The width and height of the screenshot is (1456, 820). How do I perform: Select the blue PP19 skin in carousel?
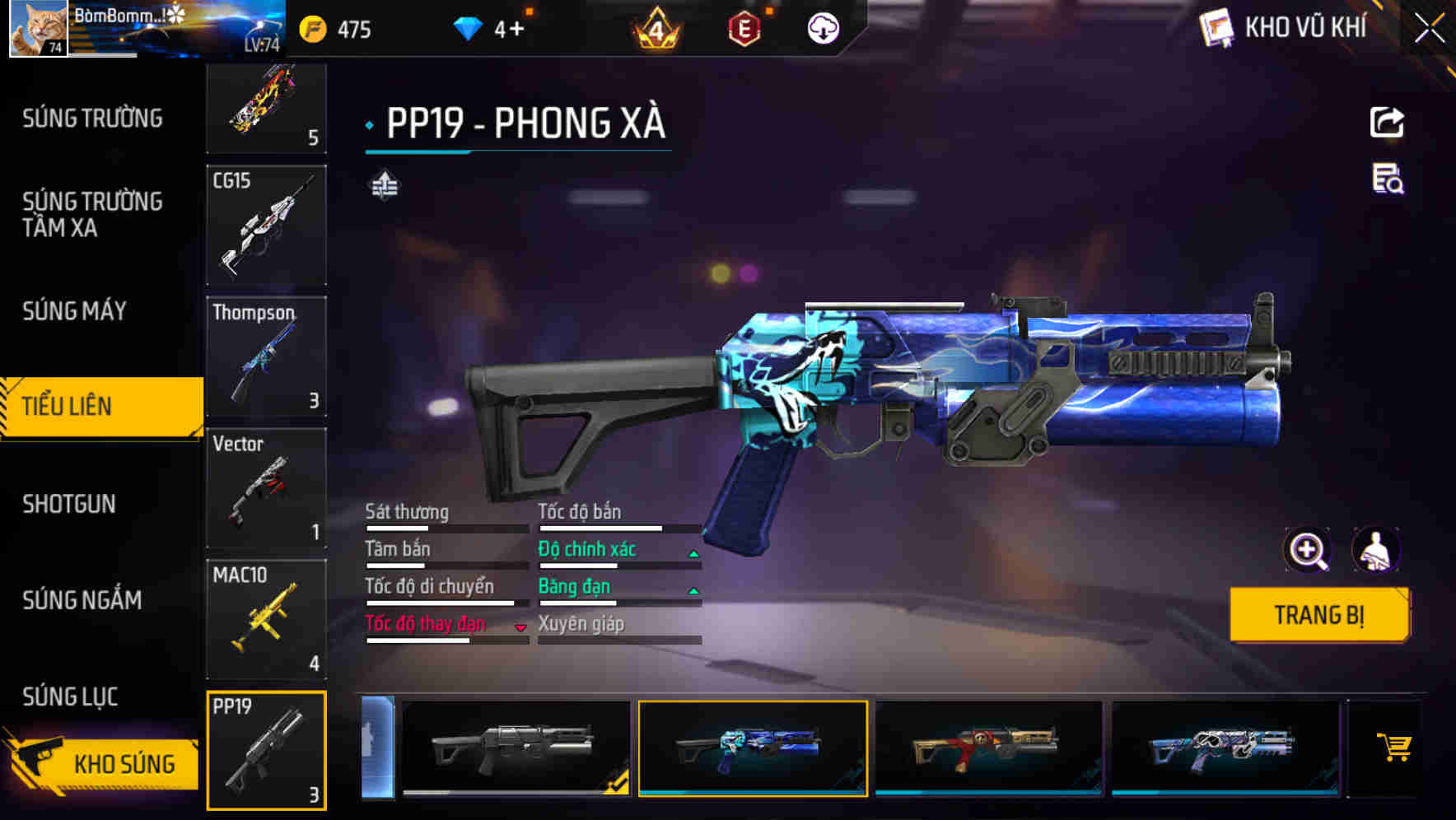(751, 748)
